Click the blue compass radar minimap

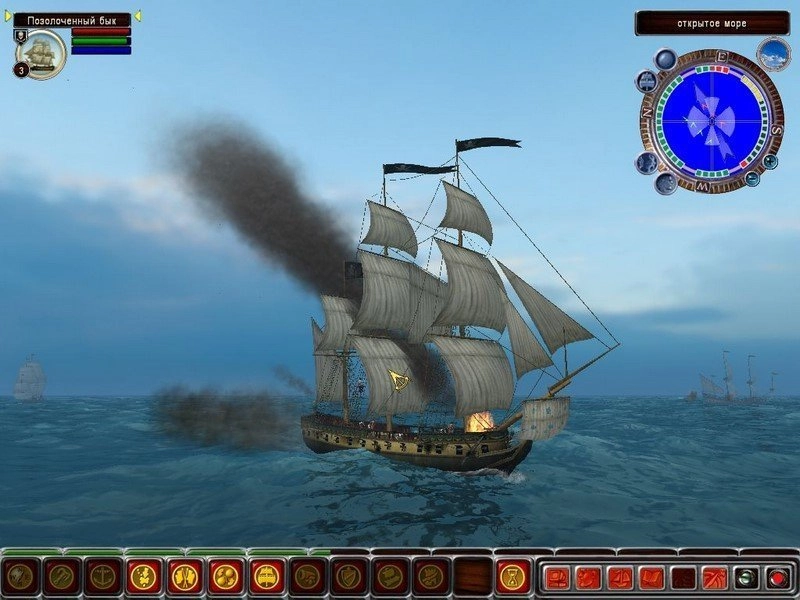pos(711,121)
